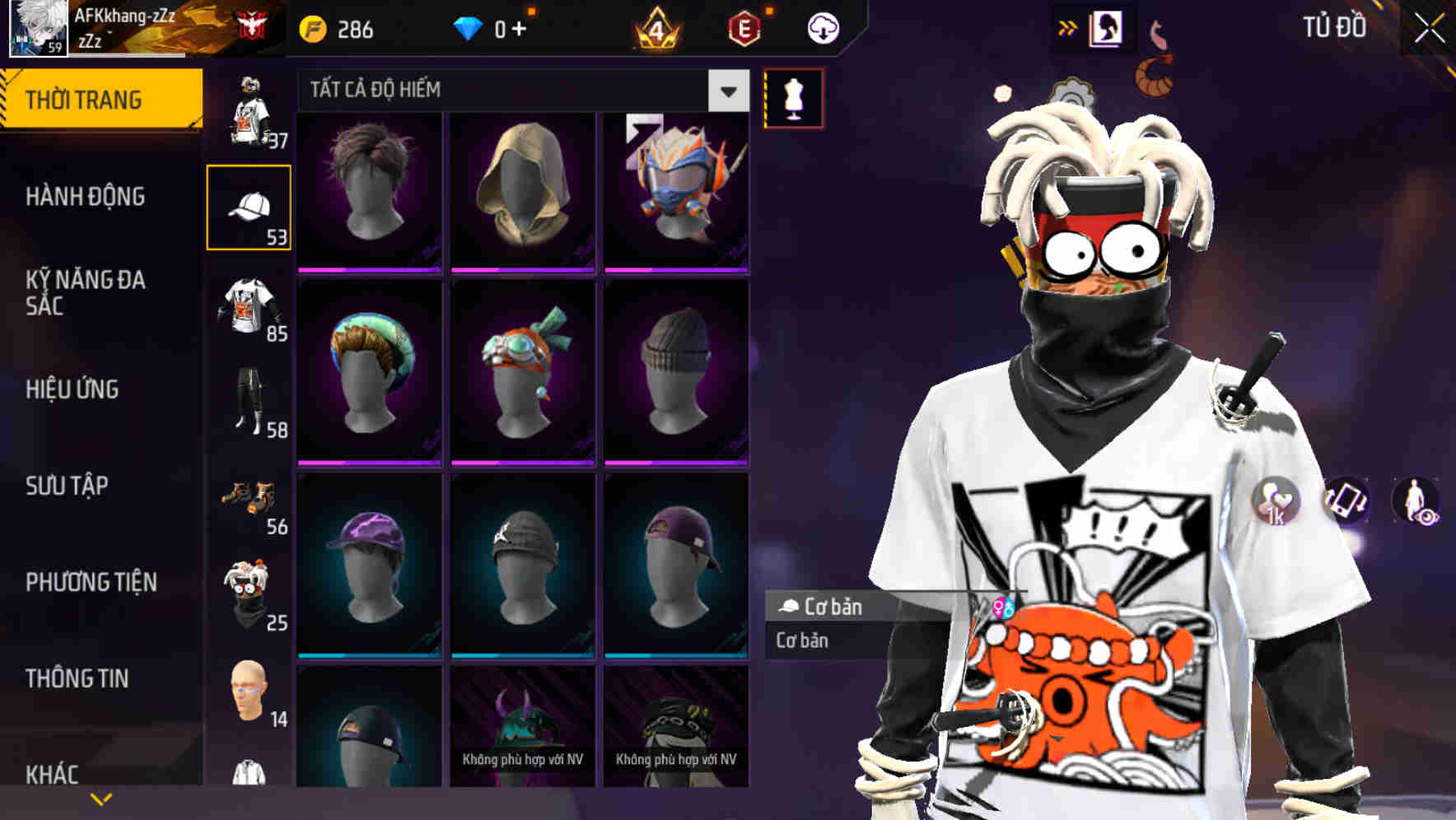1456x820 pixels.
Task: Open the SƯU TẬP menu entry
Action: pyautogui.click(x=68, y=487)
